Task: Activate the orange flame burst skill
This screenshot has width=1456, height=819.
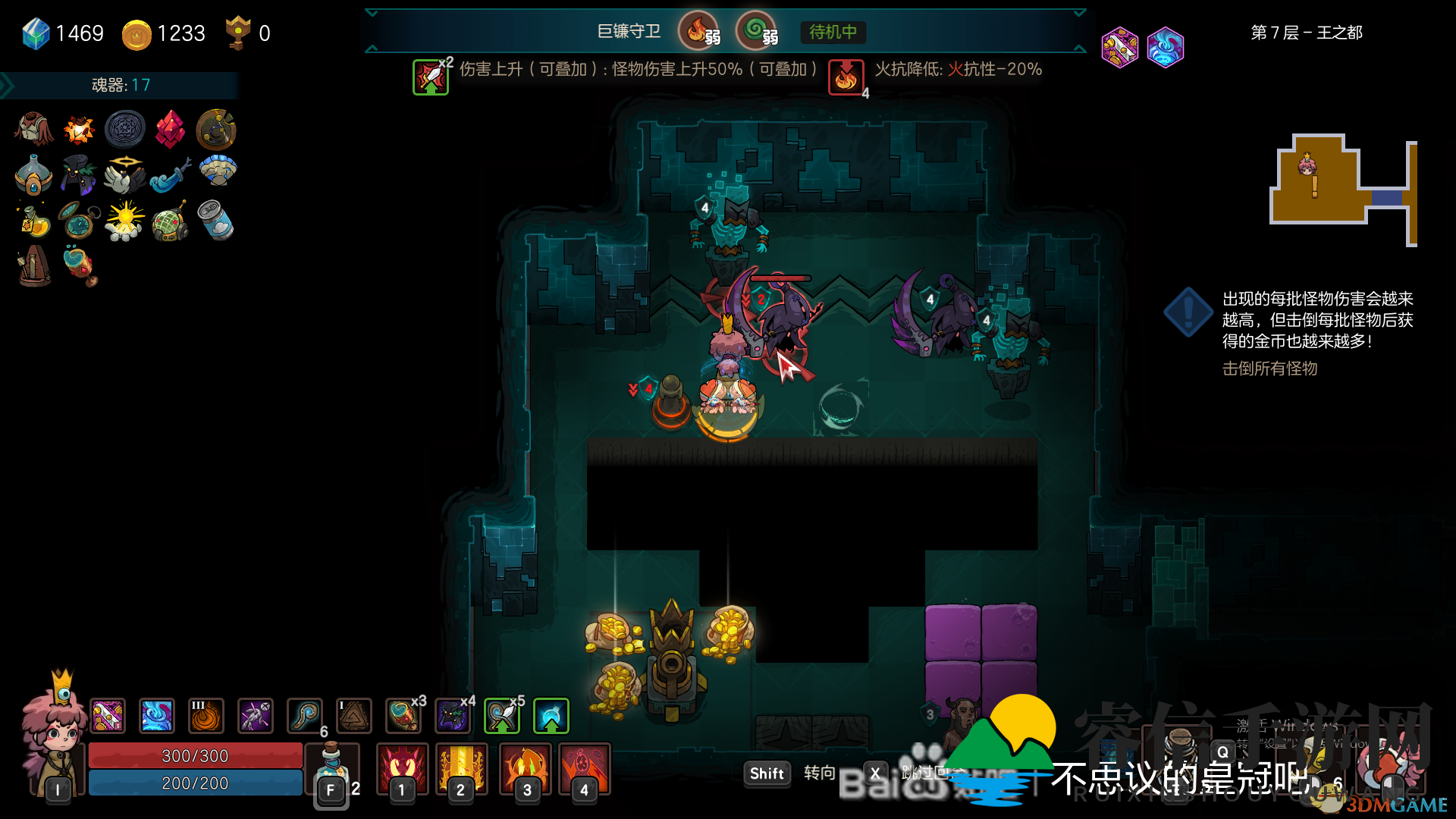Action: [x=526, y=767]
